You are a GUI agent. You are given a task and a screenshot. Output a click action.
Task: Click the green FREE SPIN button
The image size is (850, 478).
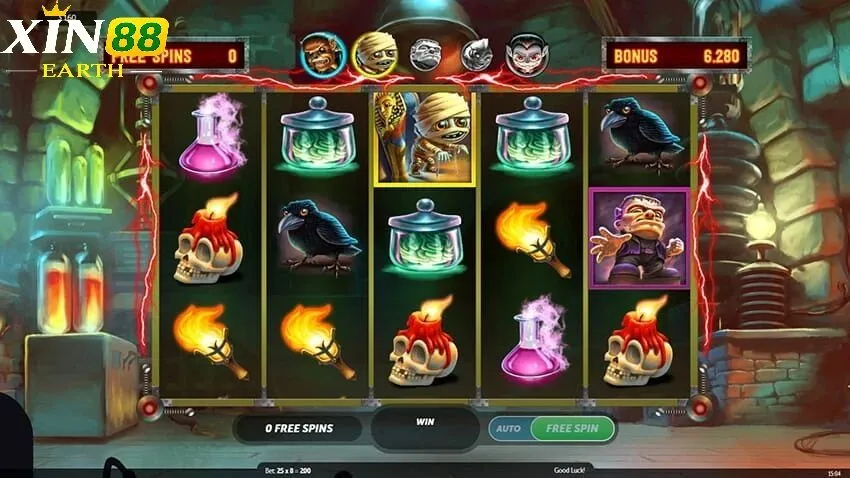point(572,428)
